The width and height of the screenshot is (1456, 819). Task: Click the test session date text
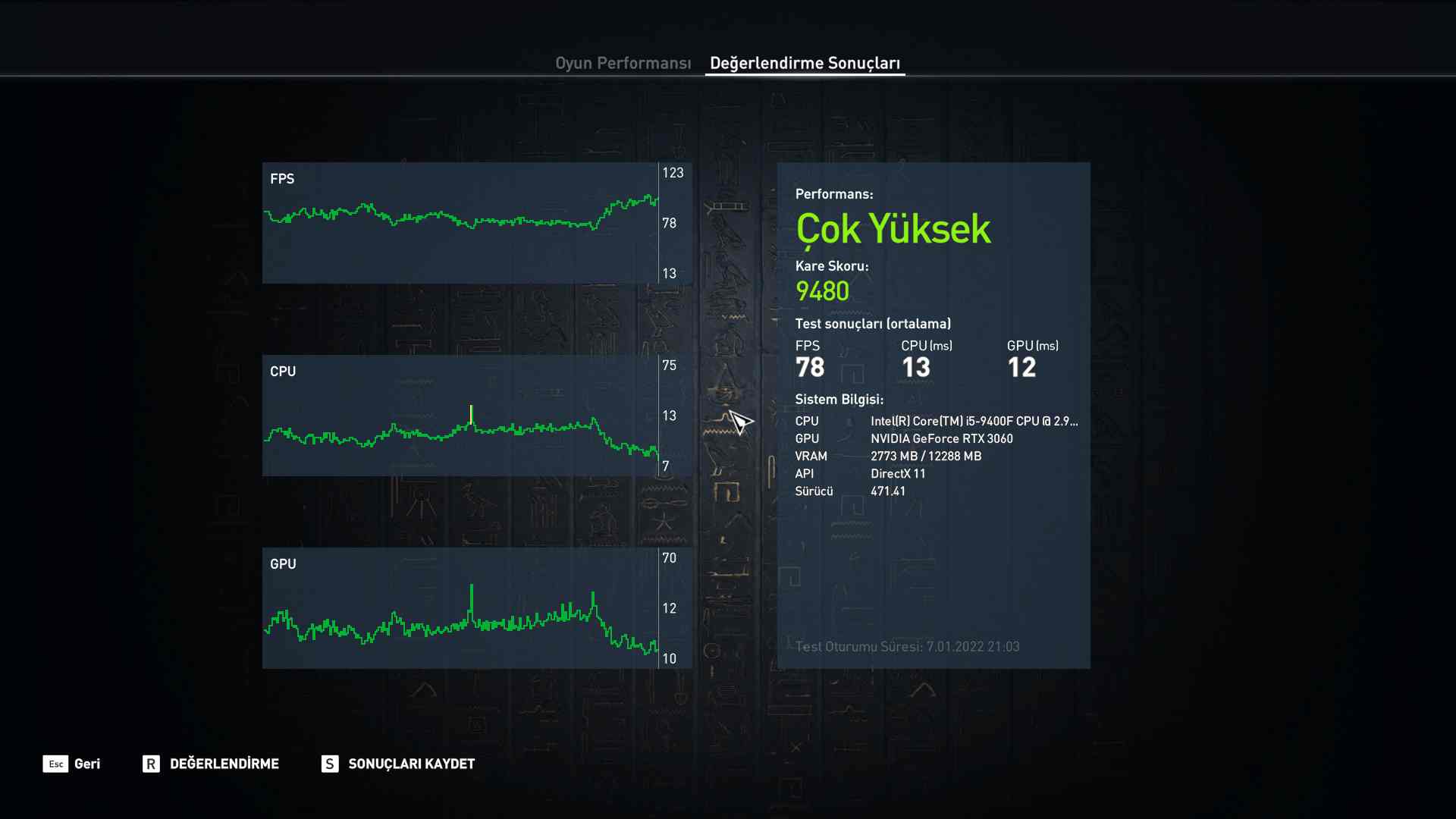pyautogui.click(x=908, y=647)
